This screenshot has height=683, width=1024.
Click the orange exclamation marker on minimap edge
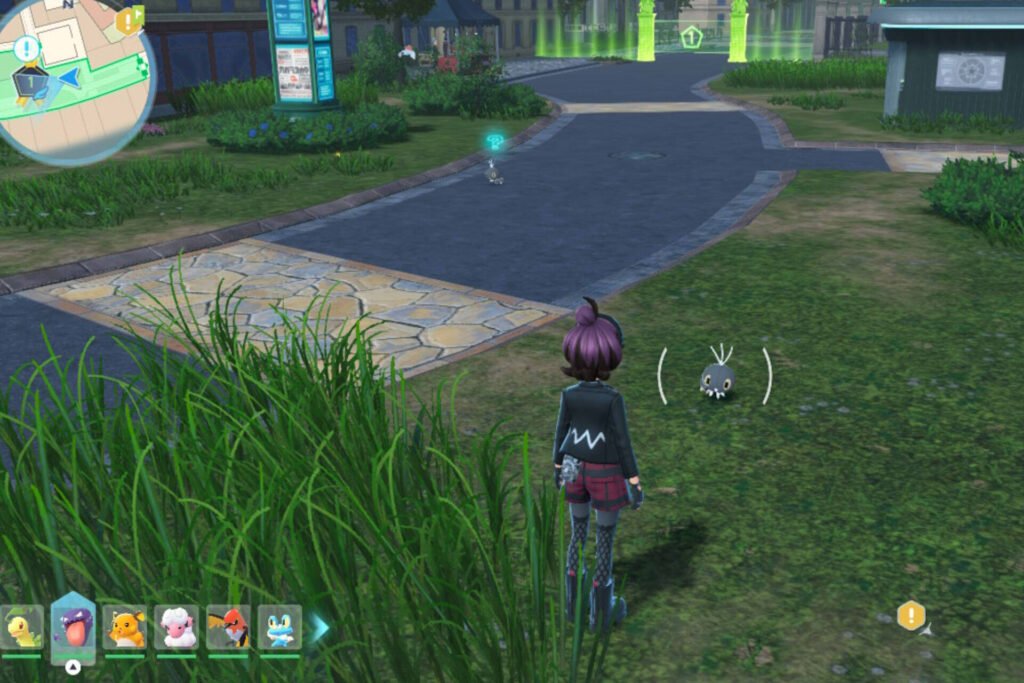click(129, 20)
